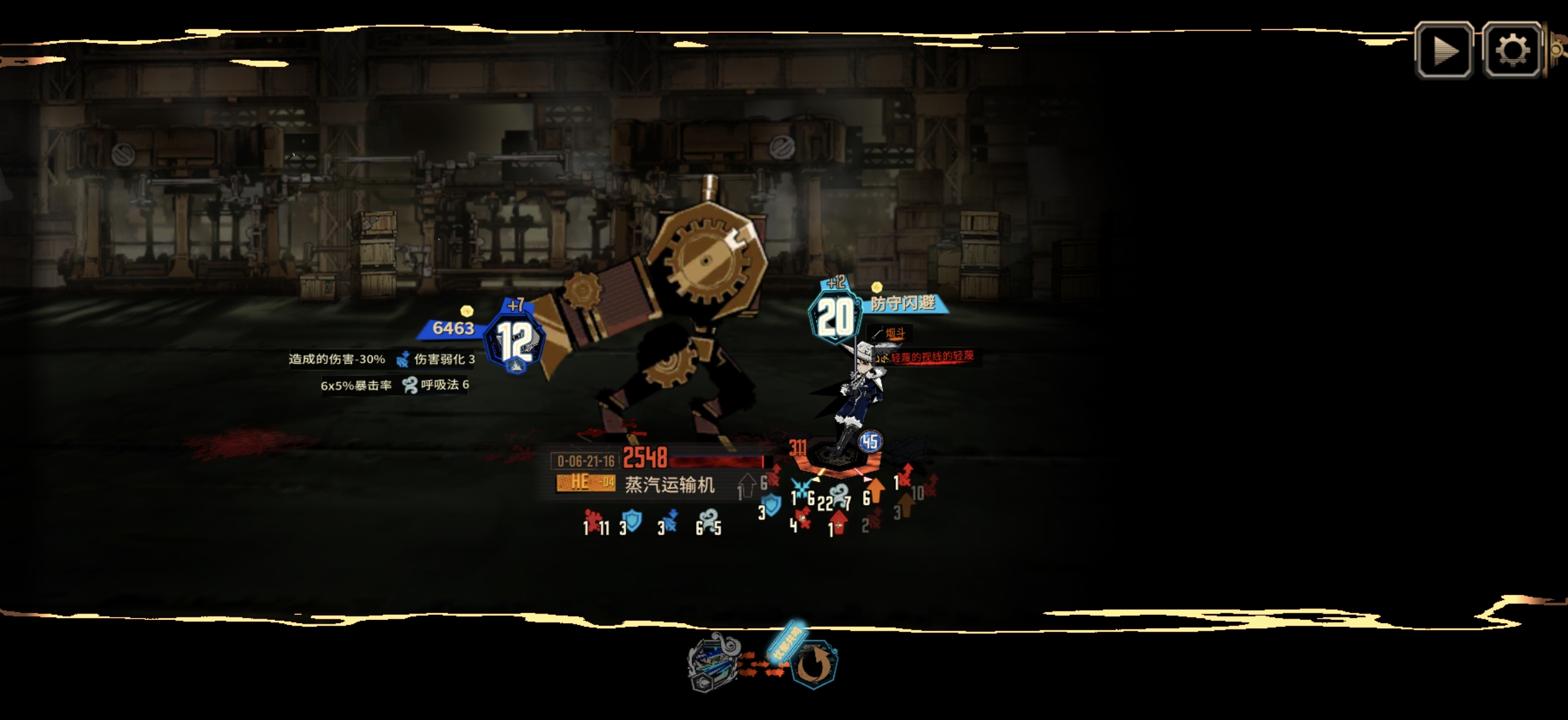
Task: Select the curved-arrow evade skill icon
Action: (x=814, y=665)
